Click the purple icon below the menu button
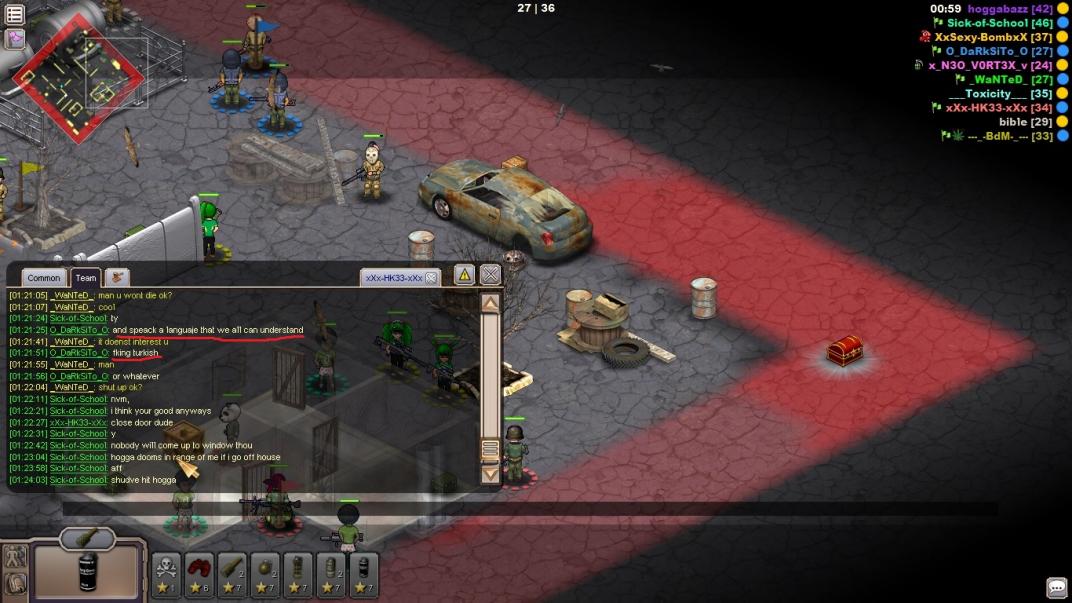This screenshot has width=1072, height=603. 15,38
